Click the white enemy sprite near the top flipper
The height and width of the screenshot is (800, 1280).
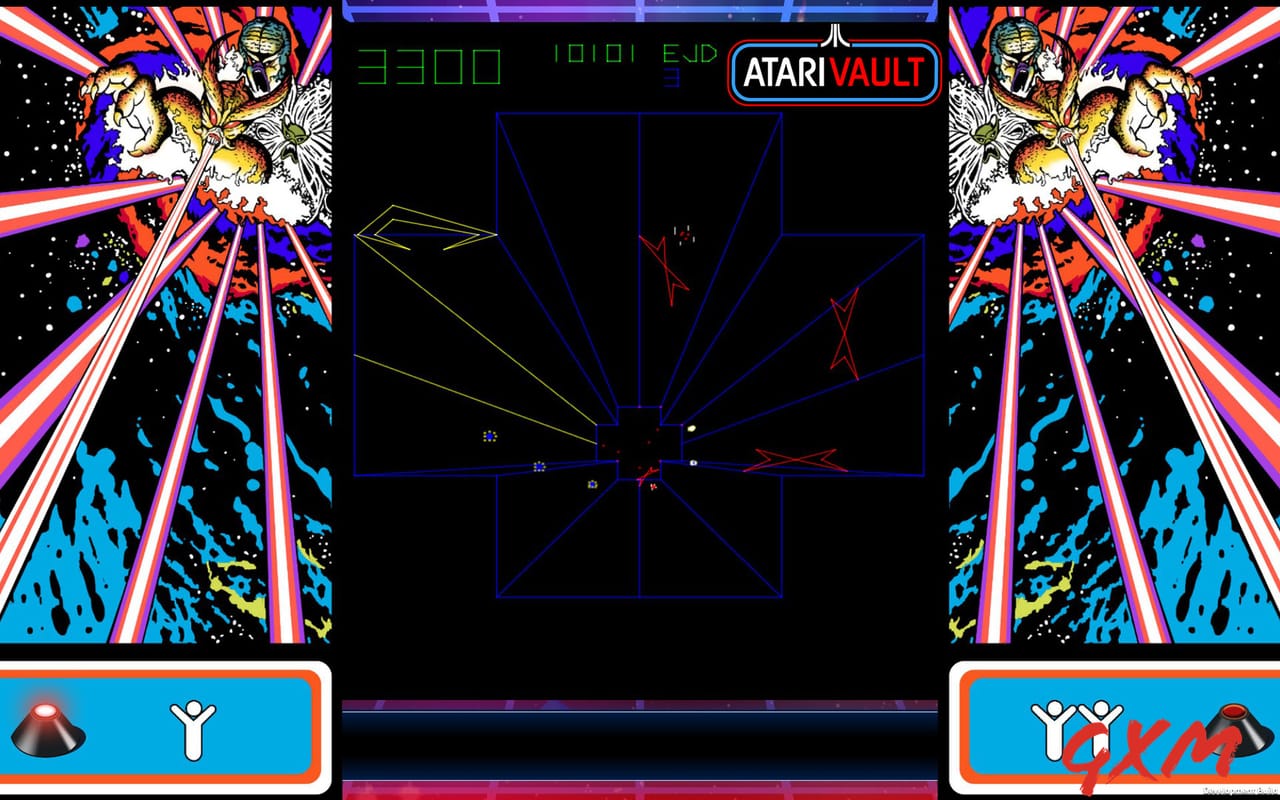click(x=685, y=236)
